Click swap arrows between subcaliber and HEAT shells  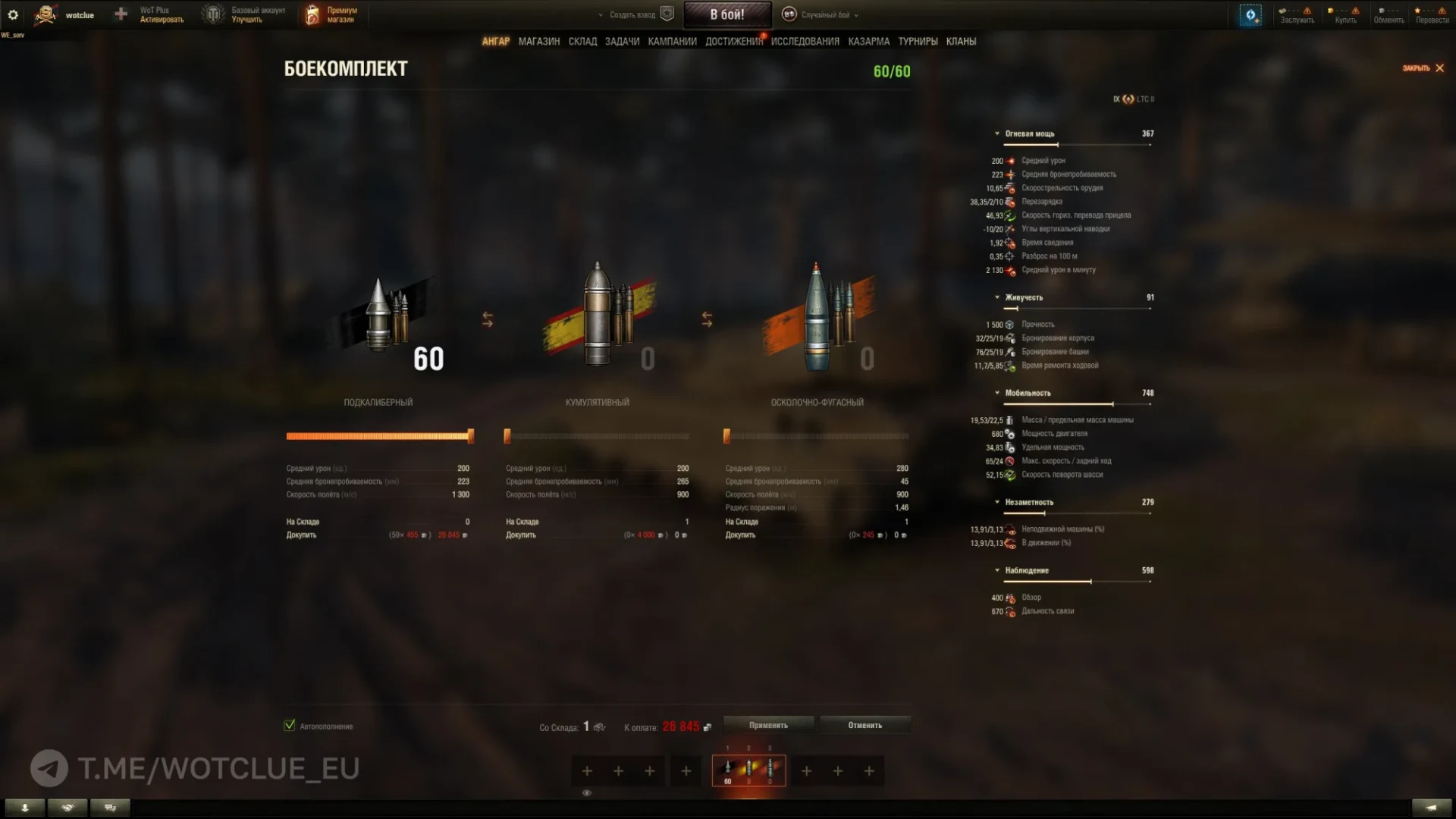tap(488, 321)
